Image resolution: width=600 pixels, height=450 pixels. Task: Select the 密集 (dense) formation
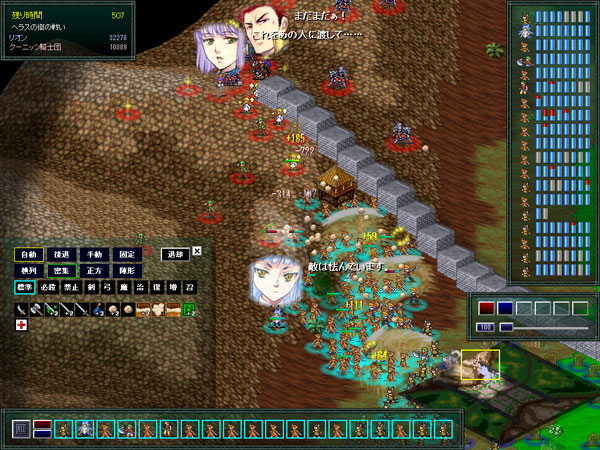61,271
